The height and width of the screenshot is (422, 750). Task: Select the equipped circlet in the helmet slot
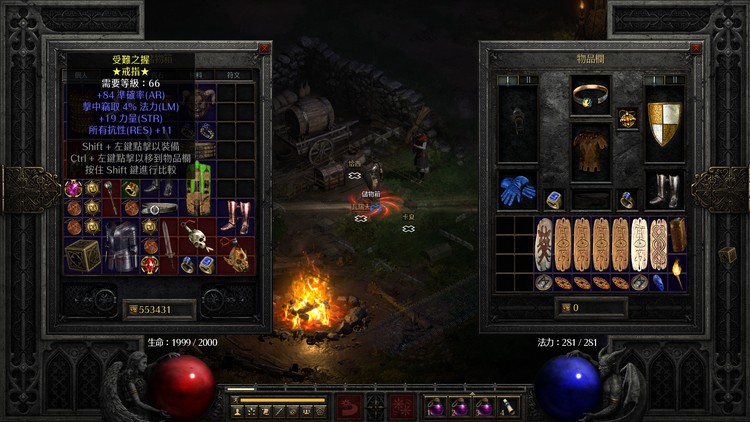[590, 97]
